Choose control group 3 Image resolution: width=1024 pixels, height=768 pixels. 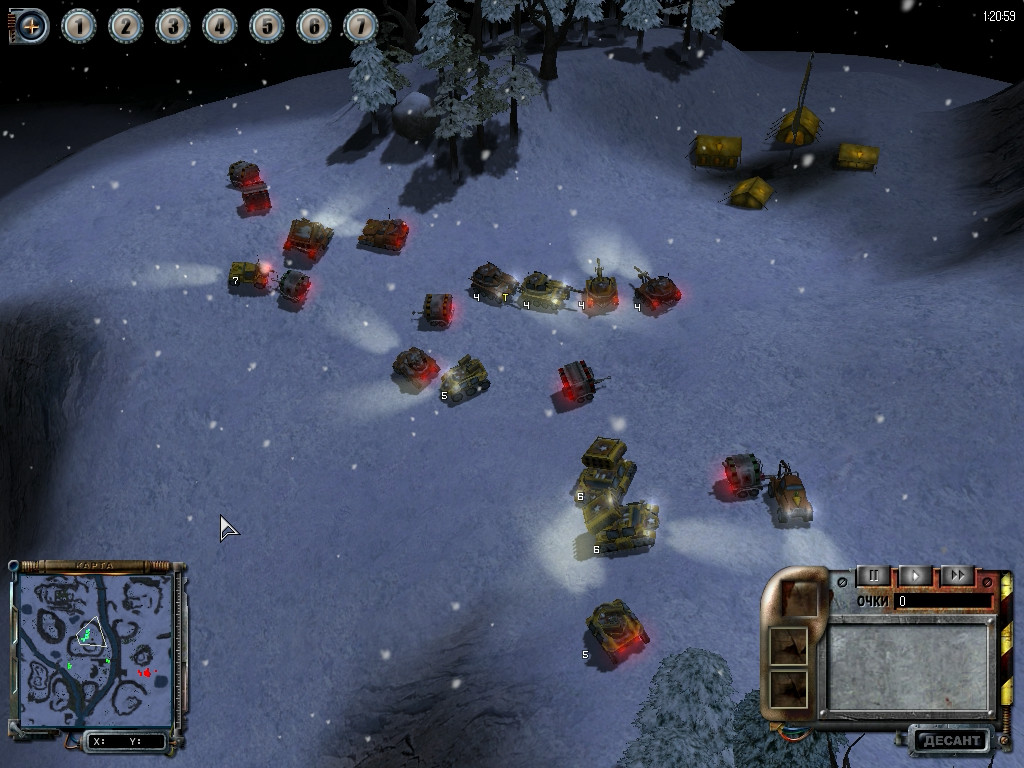[x=173, y=26]
